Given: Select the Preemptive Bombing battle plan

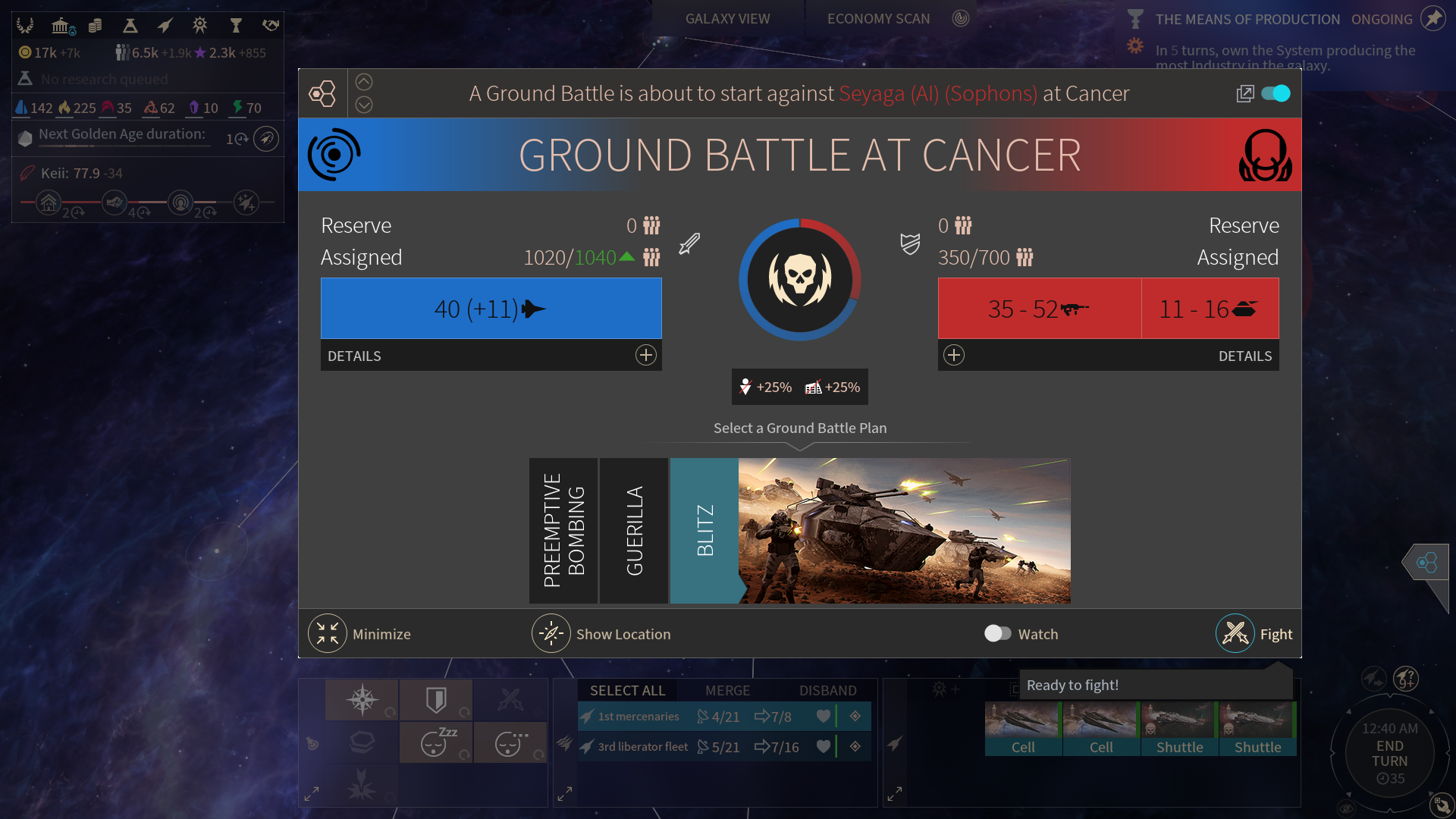Looking at the screenshot, I should pyautogui.click(x=563, y=531).
